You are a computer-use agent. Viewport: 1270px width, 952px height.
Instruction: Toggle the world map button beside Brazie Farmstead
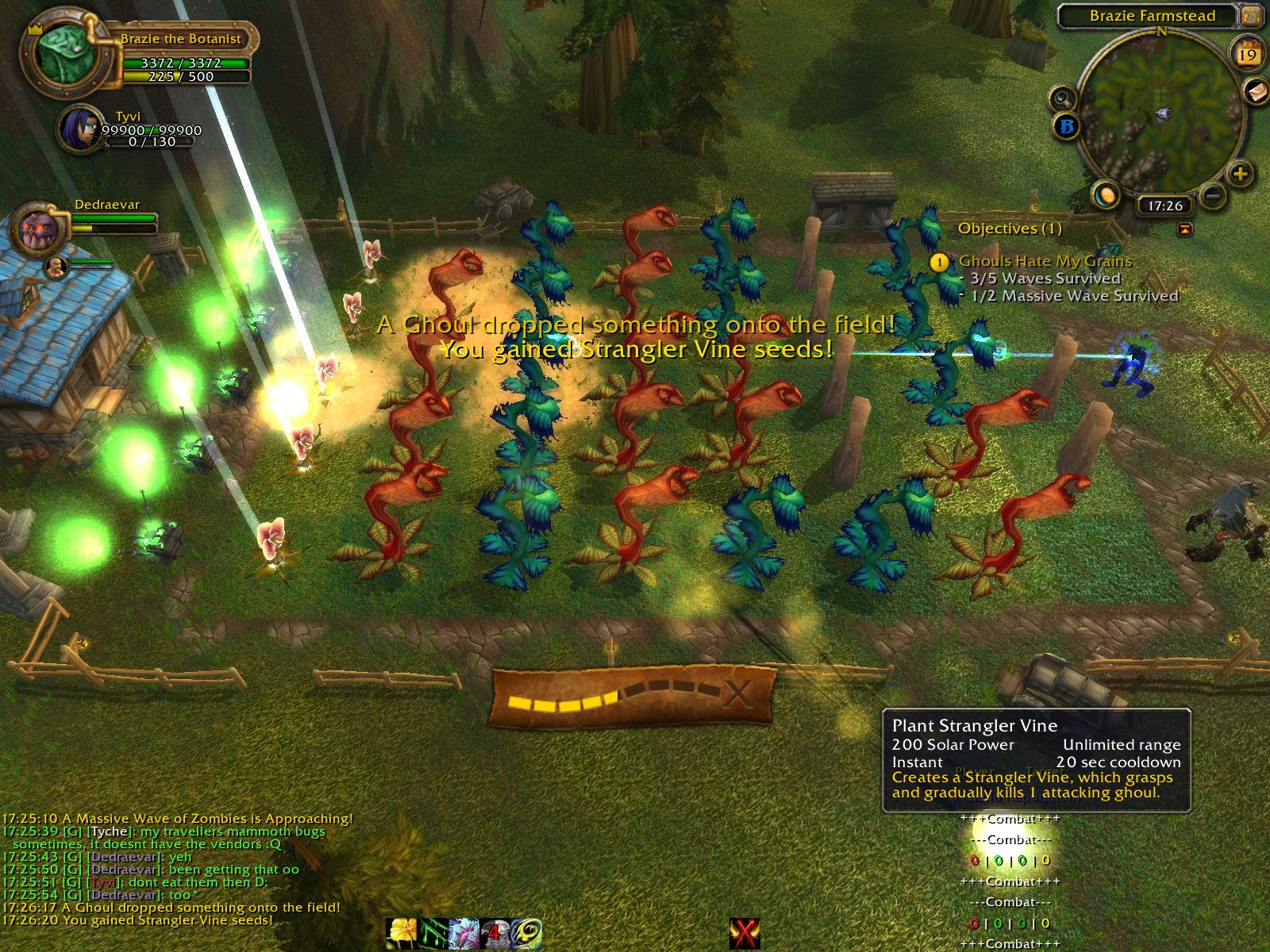tap(1252, 15)
